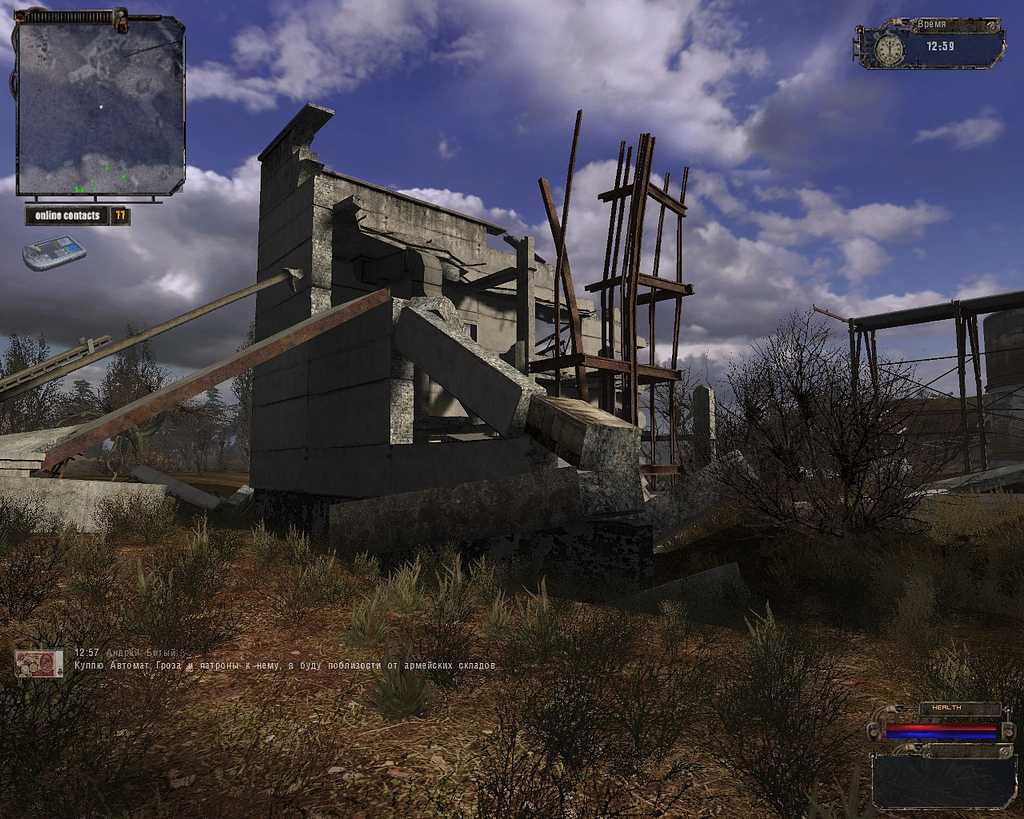Click the clock time panel
The image size is (1024, 819).
930,45
